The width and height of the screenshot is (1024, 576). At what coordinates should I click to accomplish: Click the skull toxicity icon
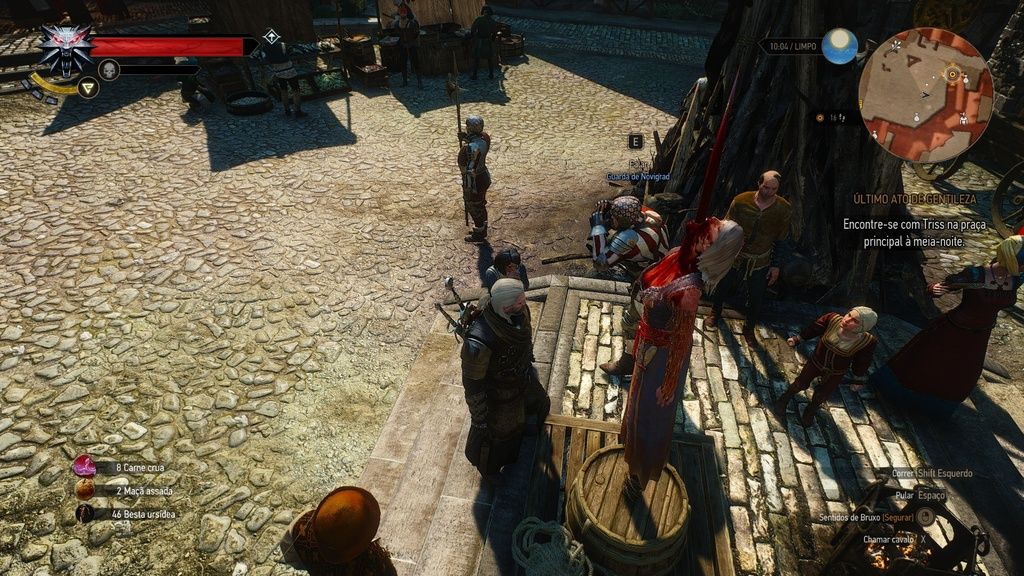(109, 69)
